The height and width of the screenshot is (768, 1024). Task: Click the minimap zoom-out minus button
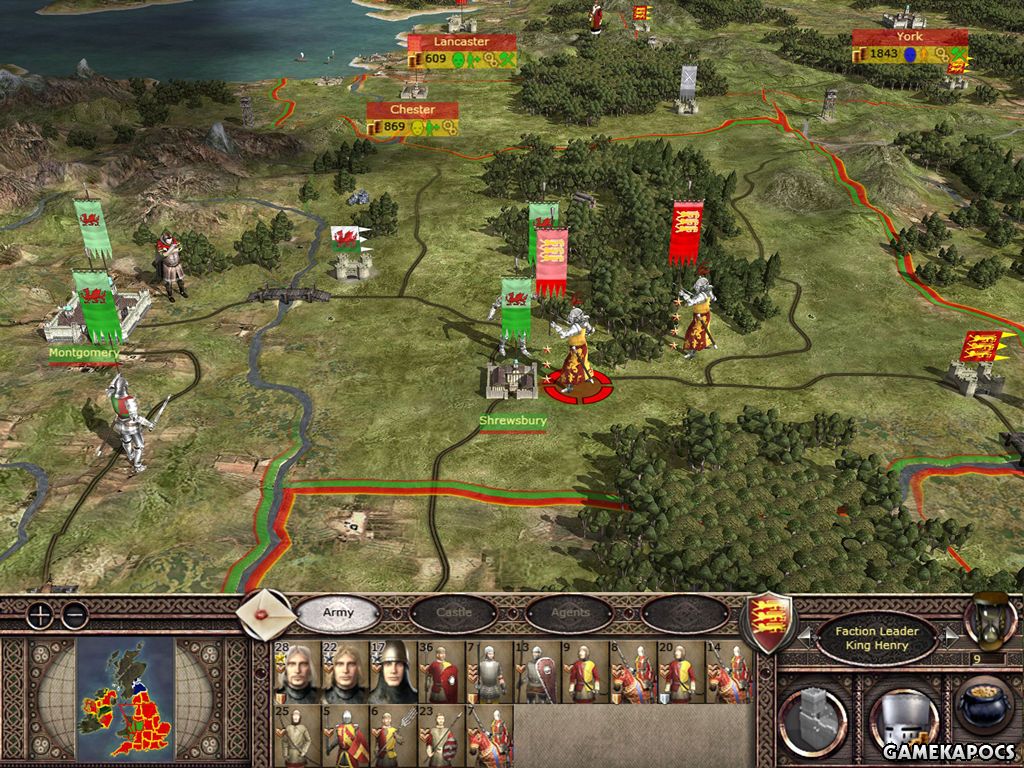coord(73,615)
